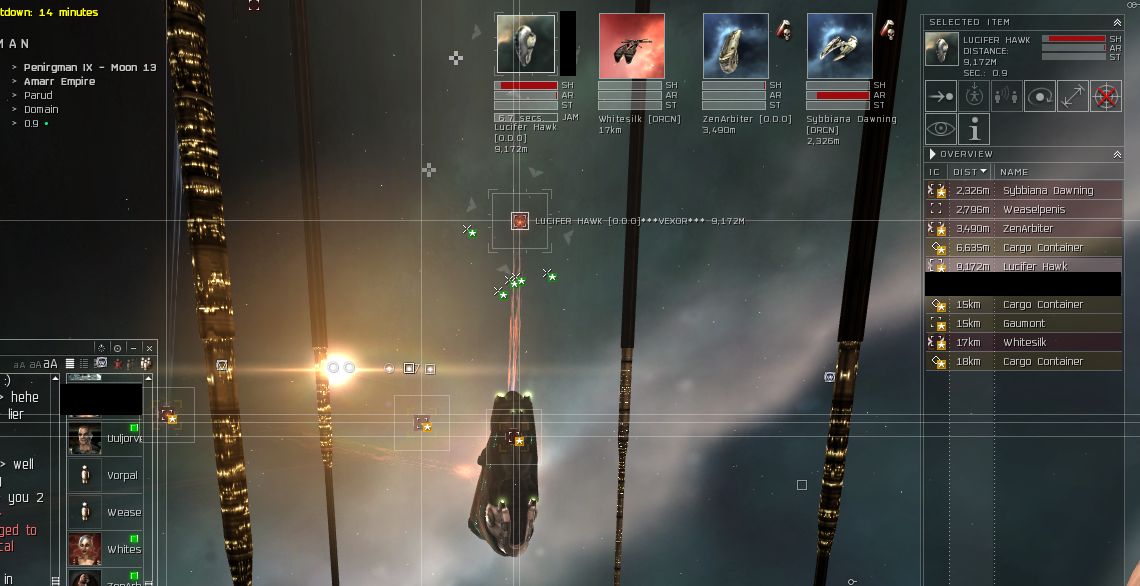
Task: Close the chat window
Action: [x=149, y=348]
